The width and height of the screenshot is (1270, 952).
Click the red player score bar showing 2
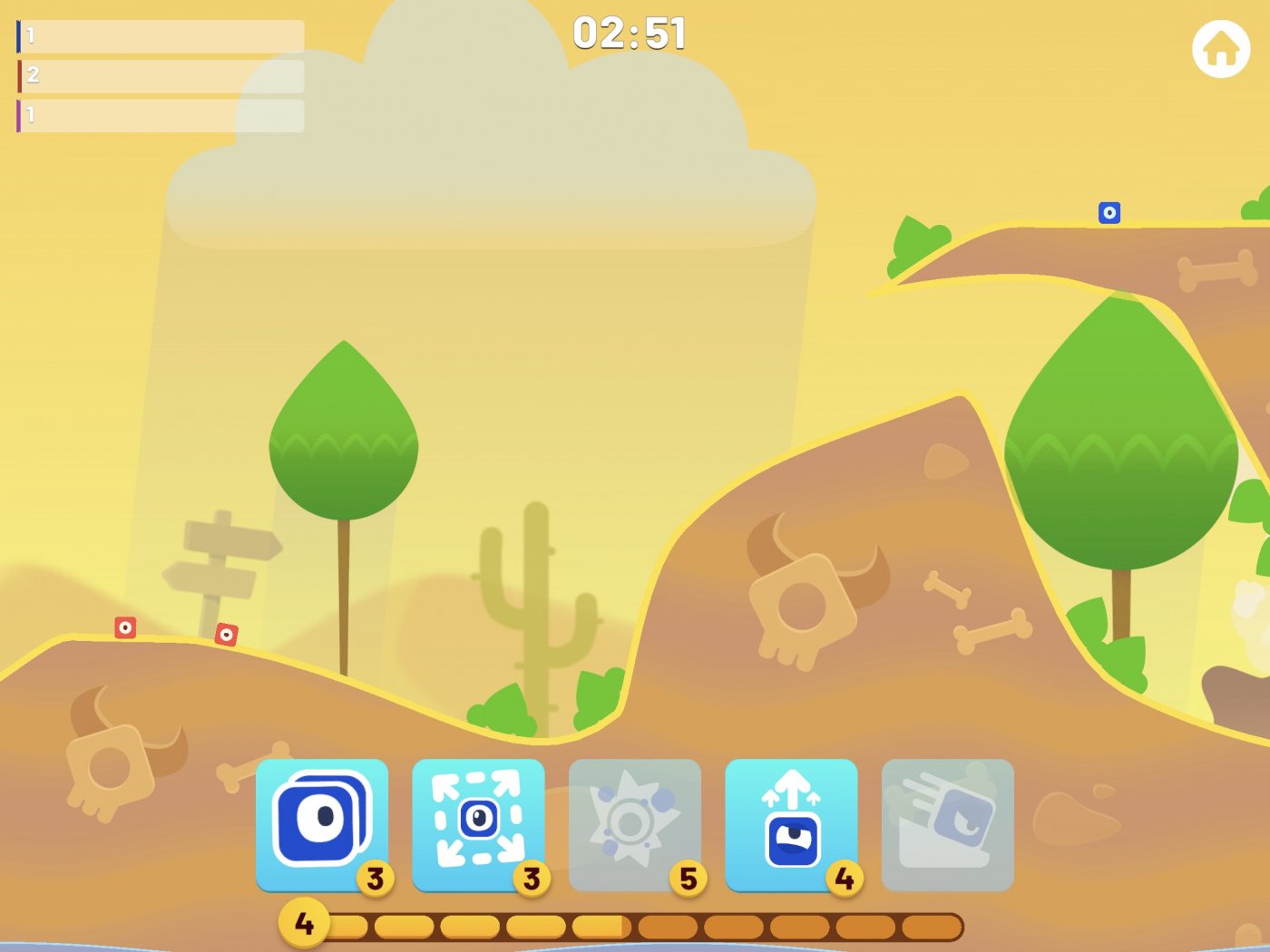(159, 76)
